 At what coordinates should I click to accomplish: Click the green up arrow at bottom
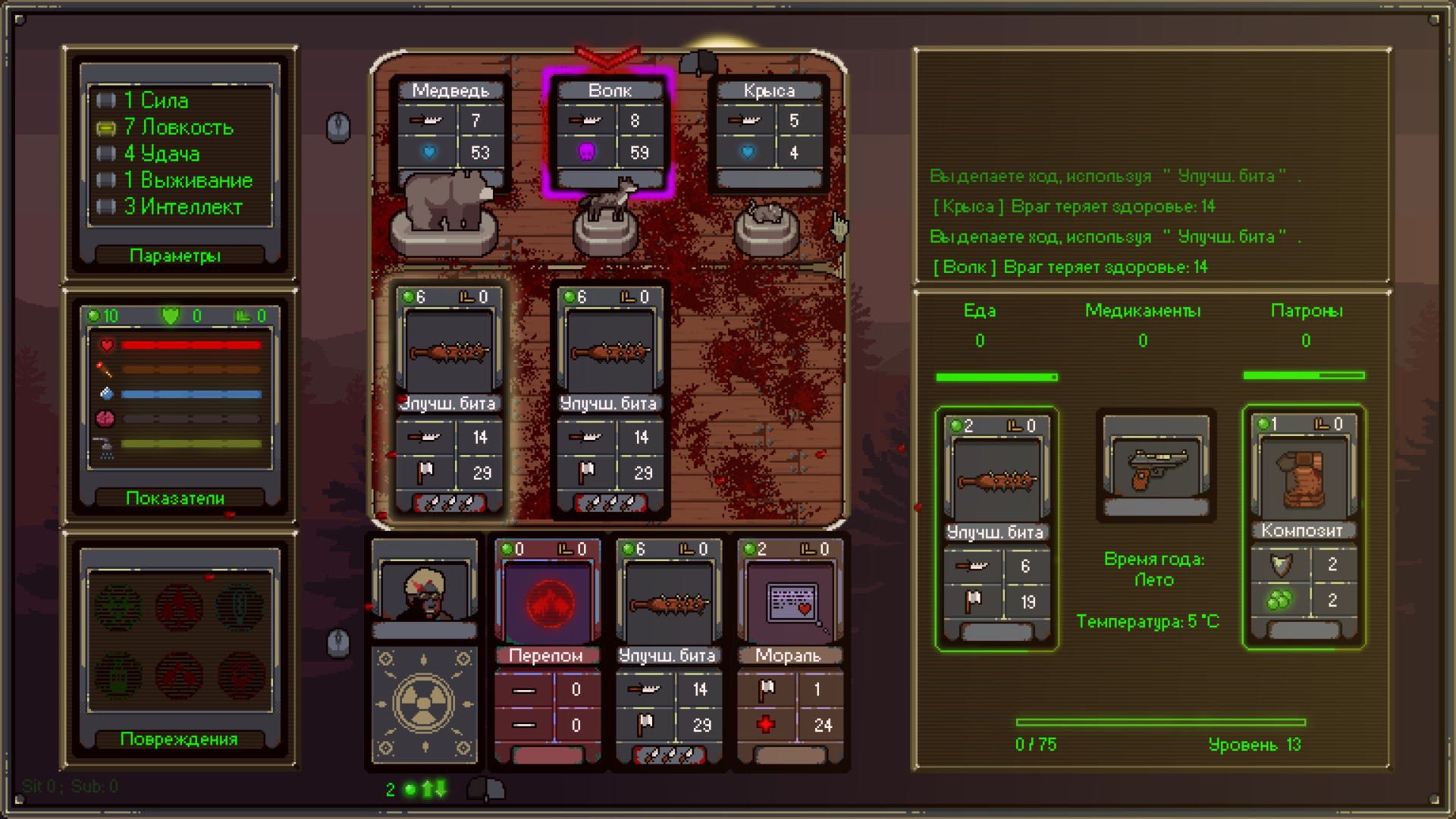click(428, 789)
